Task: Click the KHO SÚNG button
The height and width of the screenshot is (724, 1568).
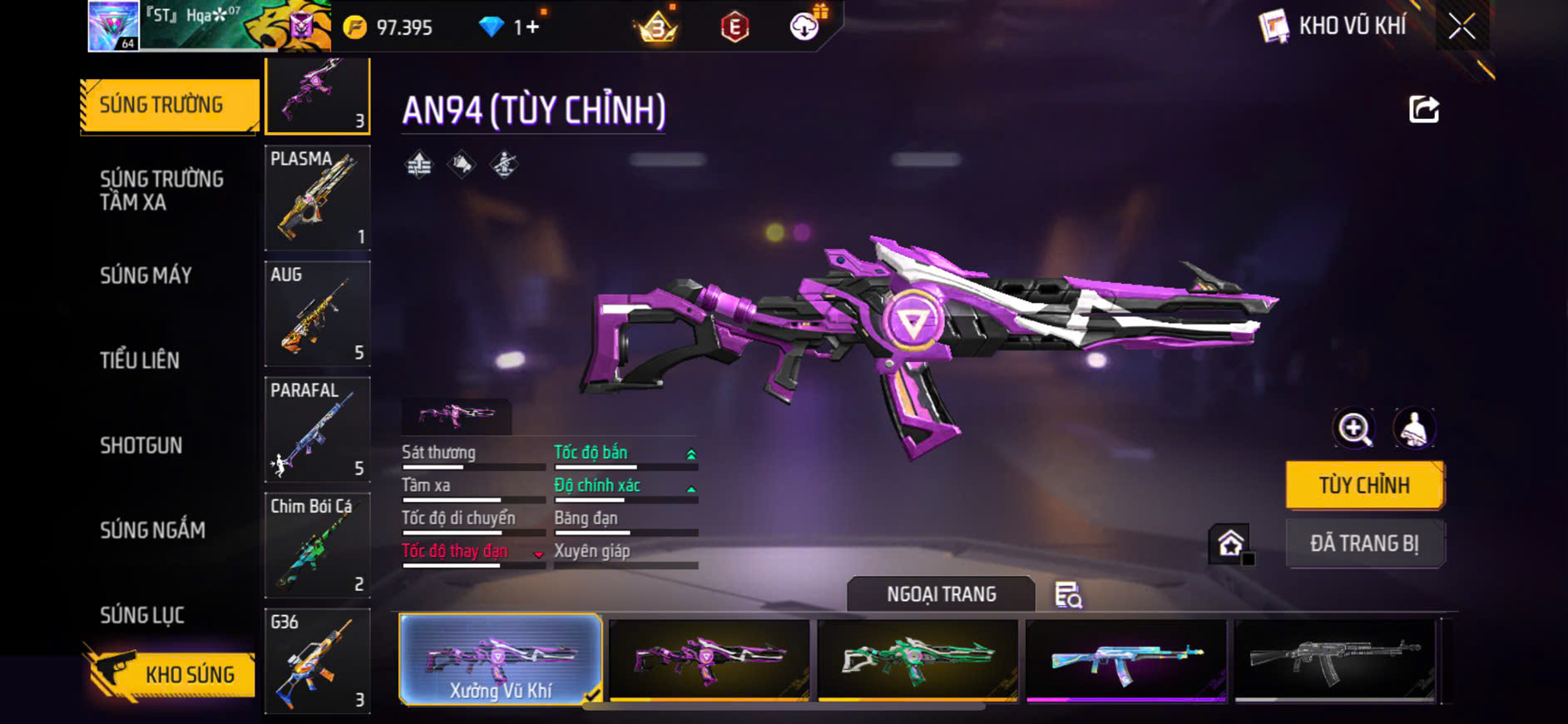Action: point(171,674)
